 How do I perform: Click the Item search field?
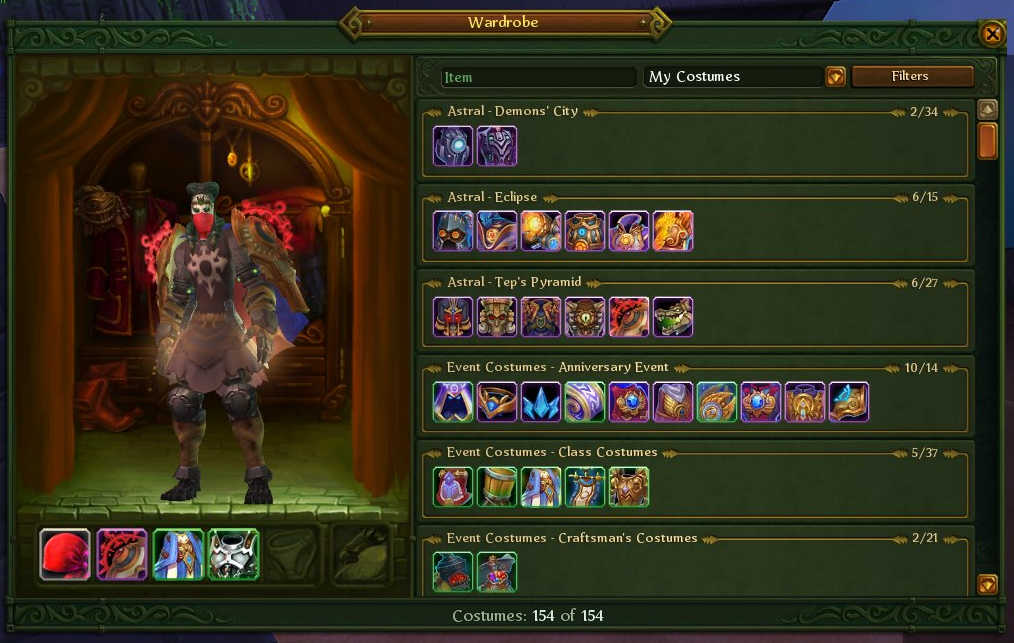(x=538, y=77)
